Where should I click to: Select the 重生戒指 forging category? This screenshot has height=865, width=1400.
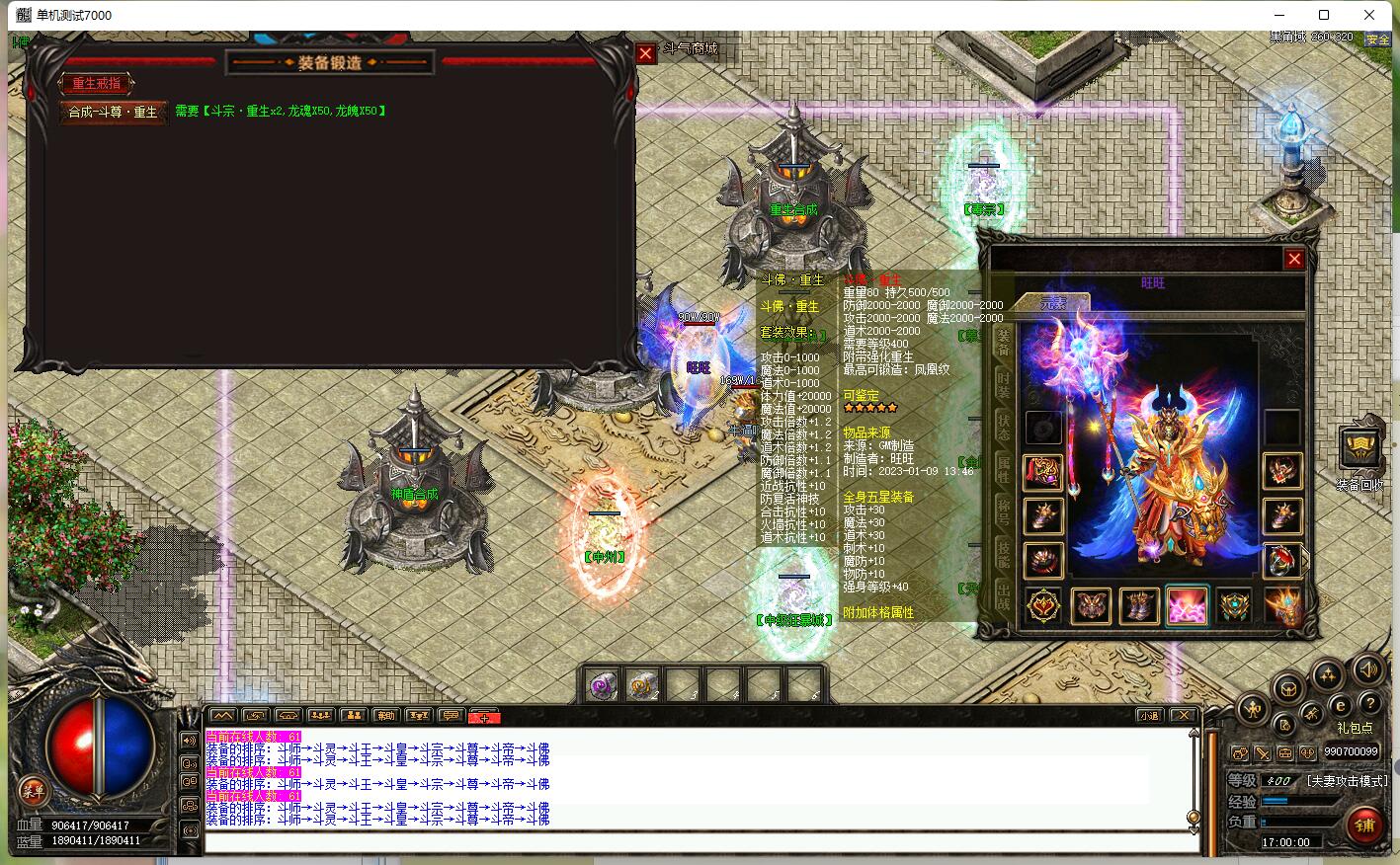coord(97,84)
